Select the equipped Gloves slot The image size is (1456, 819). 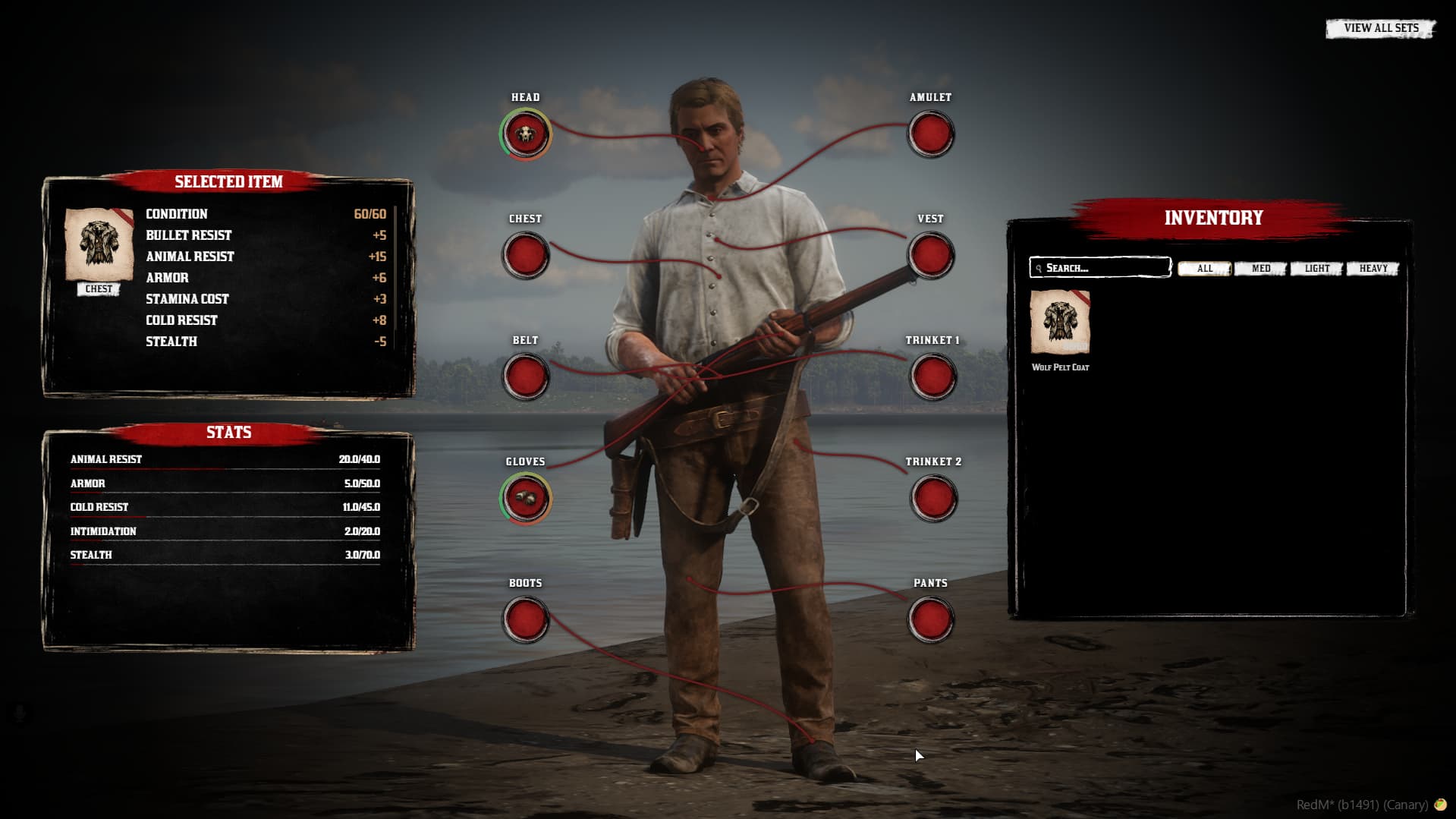[x=525, y=499]
